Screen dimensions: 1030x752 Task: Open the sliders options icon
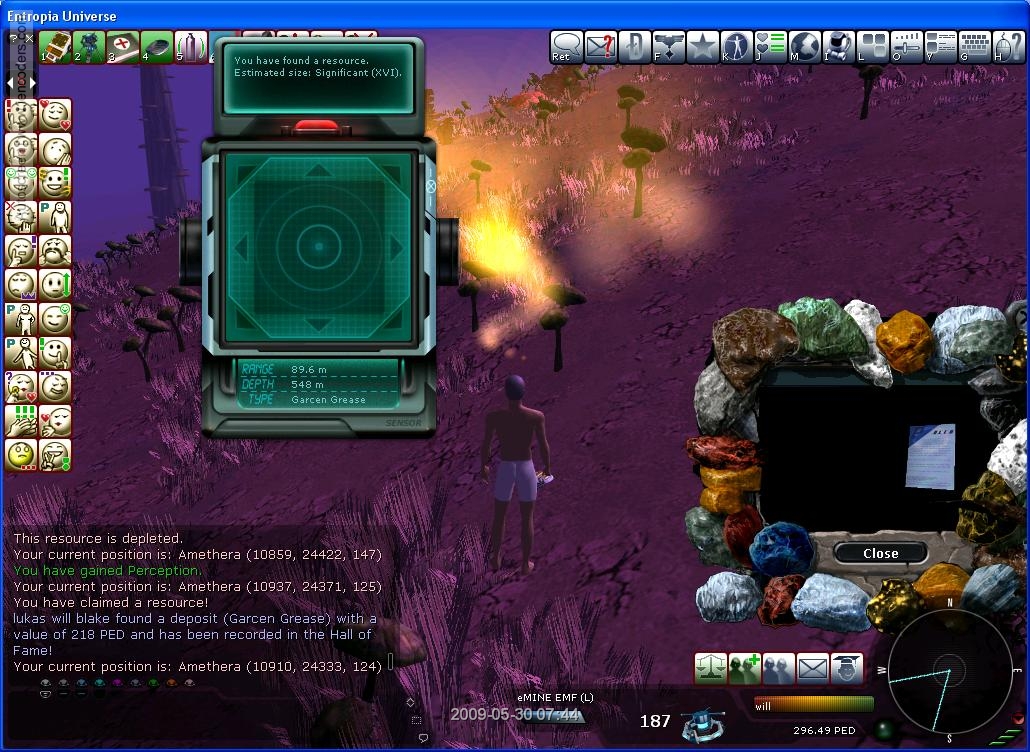pos(907,47)
